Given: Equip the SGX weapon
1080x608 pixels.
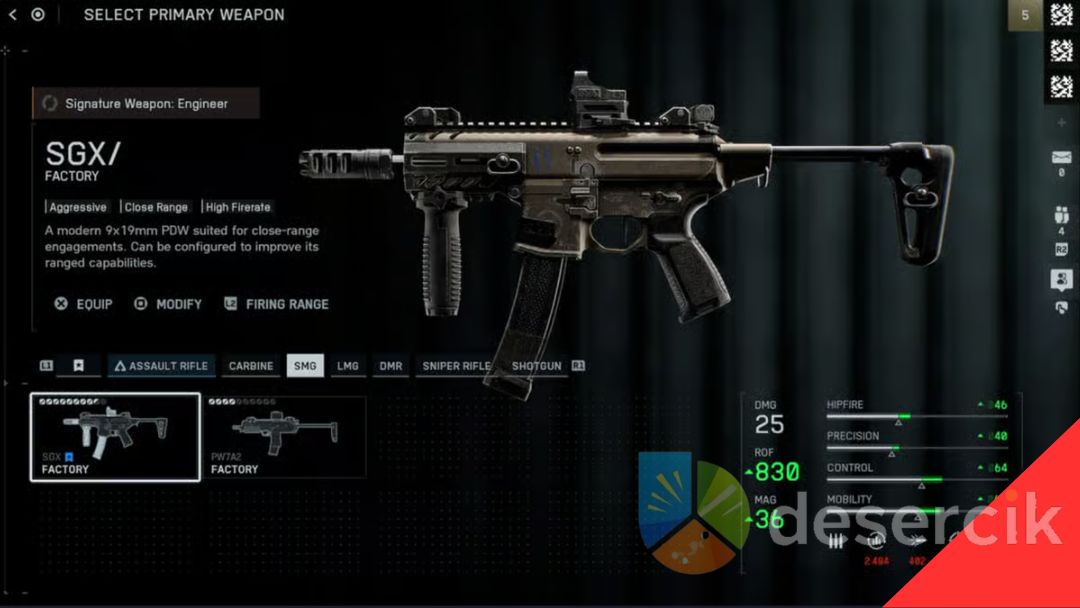Looking at the screenshot, I should [84, 304].
